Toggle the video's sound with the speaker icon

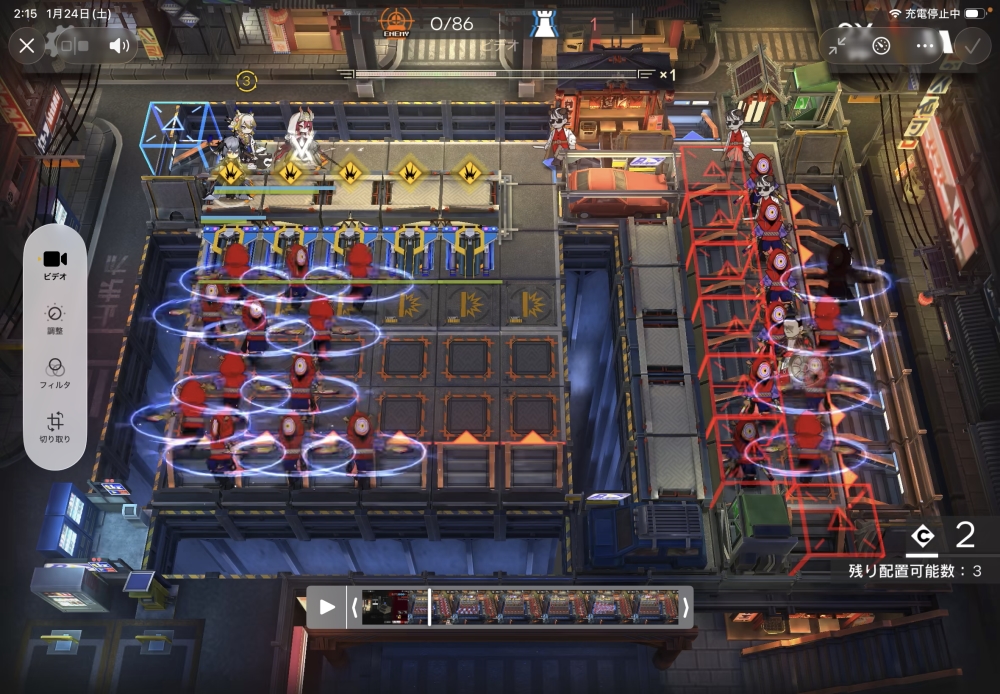[x=119, y=46]
